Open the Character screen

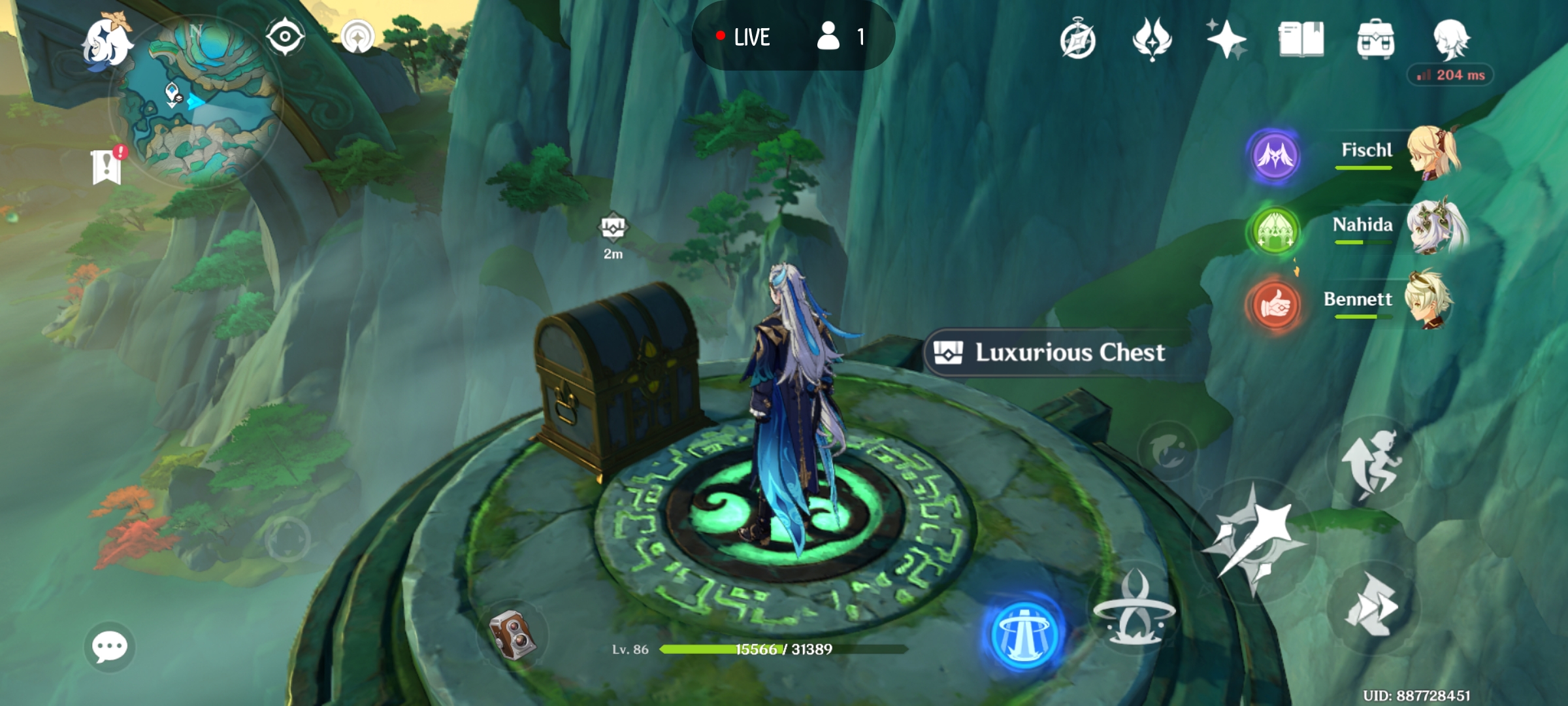pyautogui.click(x=1451, y=39)
